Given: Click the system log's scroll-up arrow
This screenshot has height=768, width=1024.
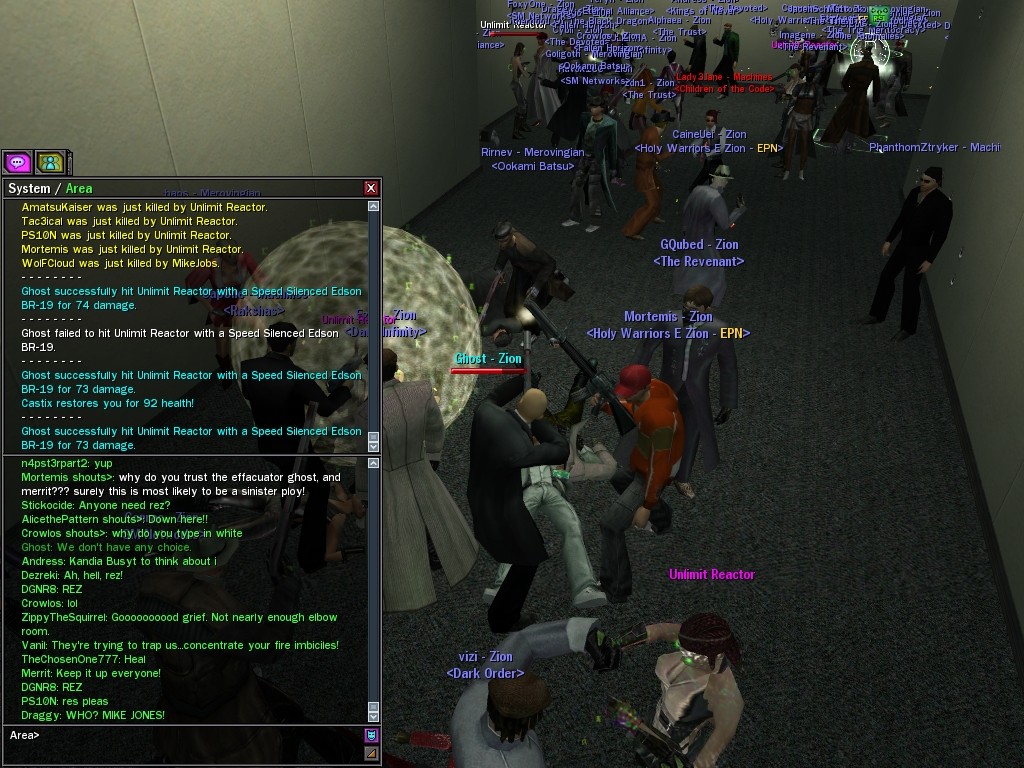Looking at the screenshot, I should [x=373, y=207].
